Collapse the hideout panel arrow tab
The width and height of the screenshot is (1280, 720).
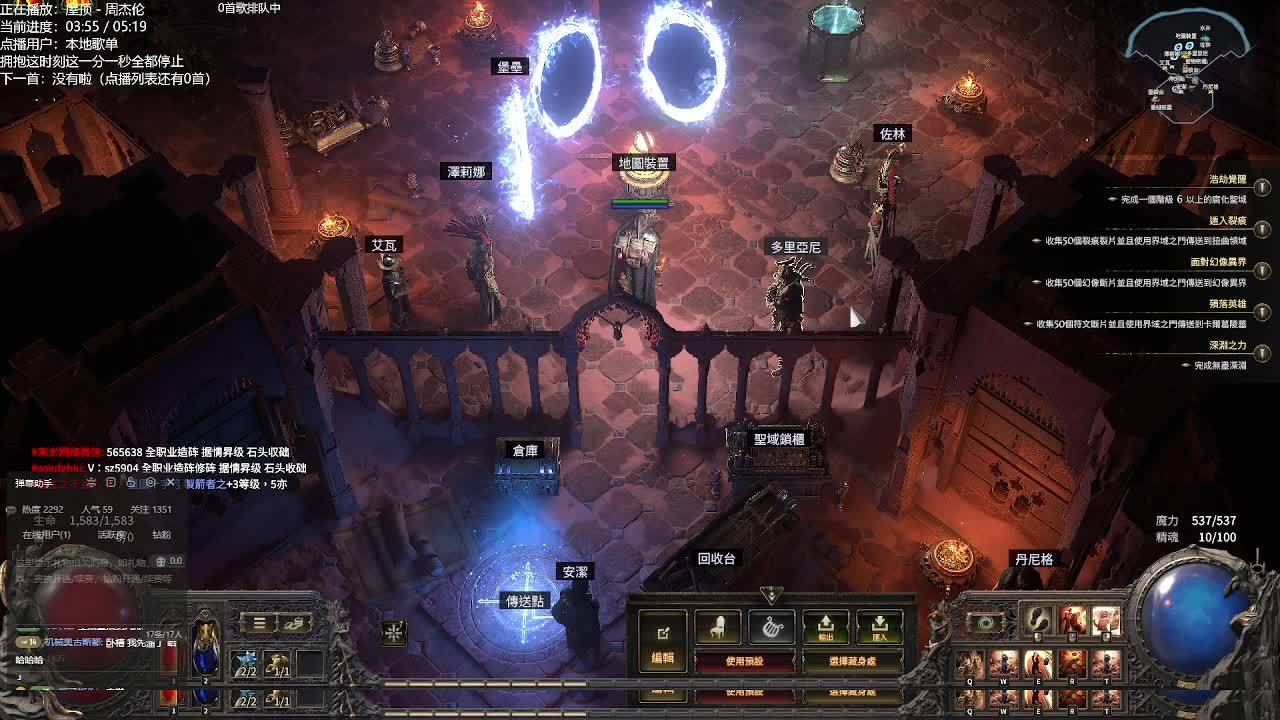pyautogui.click(x=771, y=595)
